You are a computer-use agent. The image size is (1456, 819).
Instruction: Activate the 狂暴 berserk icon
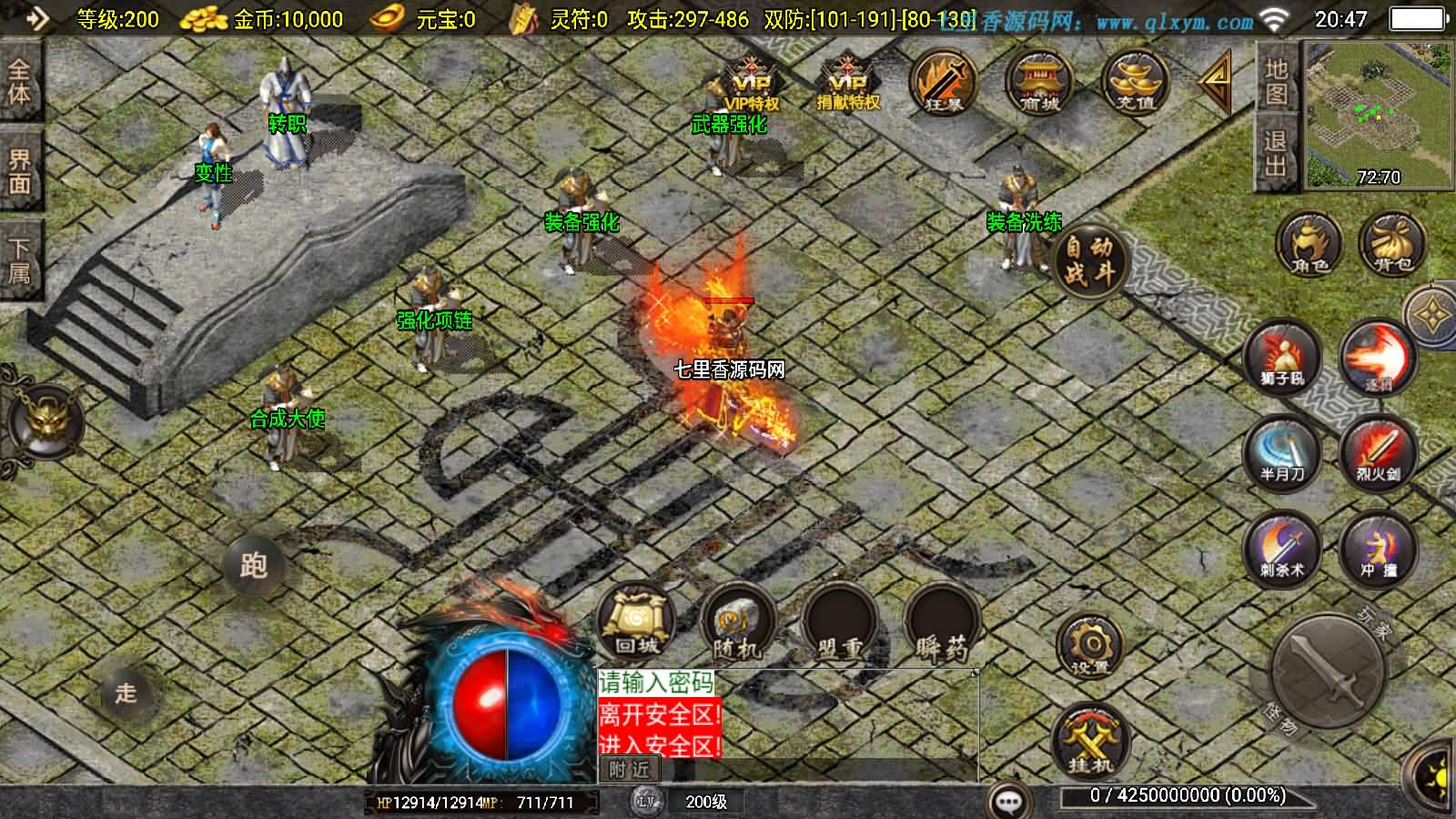(x=944, y=84)
